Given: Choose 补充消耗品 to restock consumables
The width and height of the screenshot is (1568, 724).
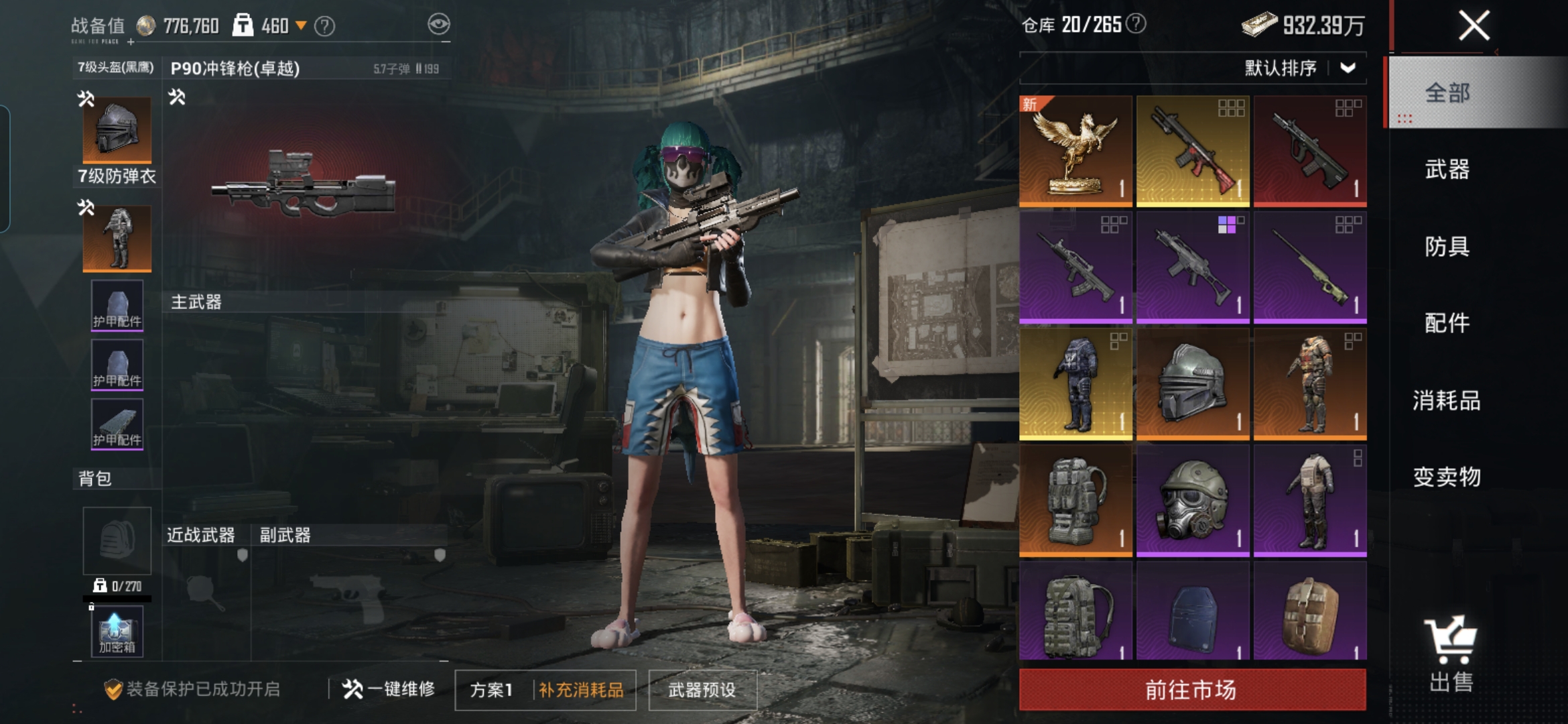Looking at the screenshot, I should click(x=581, y=690).
